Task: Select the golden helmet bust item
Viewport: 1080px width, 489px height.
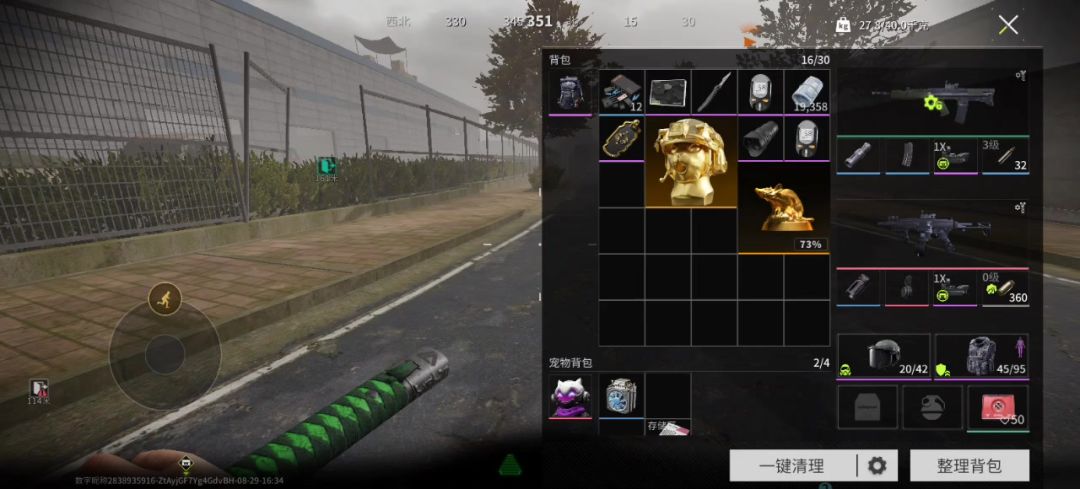Action: pyautogui.click(x=691, y=163)
